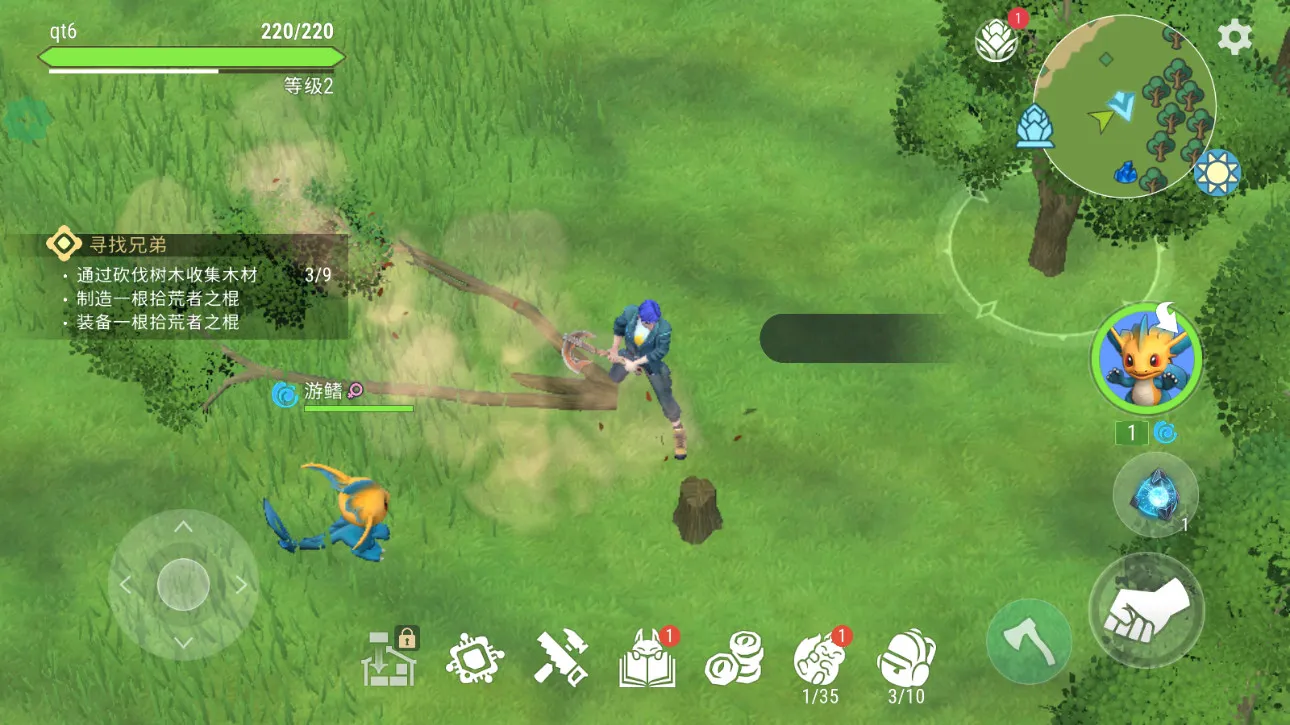This screenshot has width=1290, height=725.
Task: Tap the food icon showing 1/35
Action: [x=820, y=657]
